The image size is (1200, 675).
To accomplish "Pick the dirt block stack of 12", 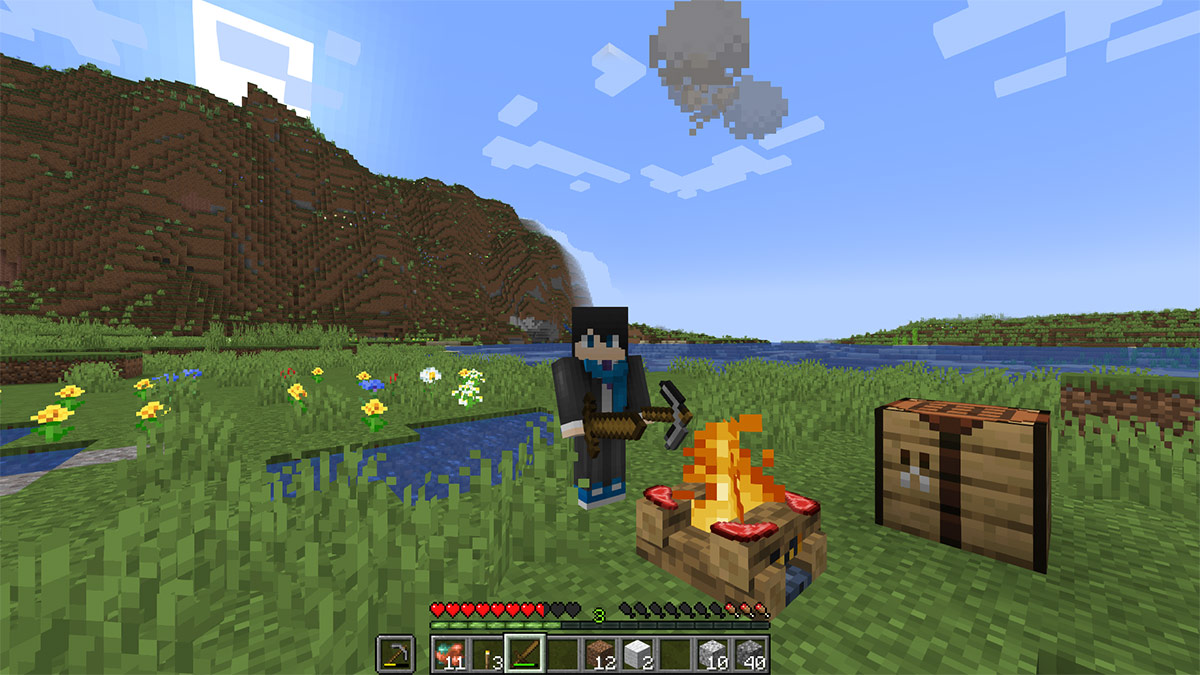I will tap(600, 654).
